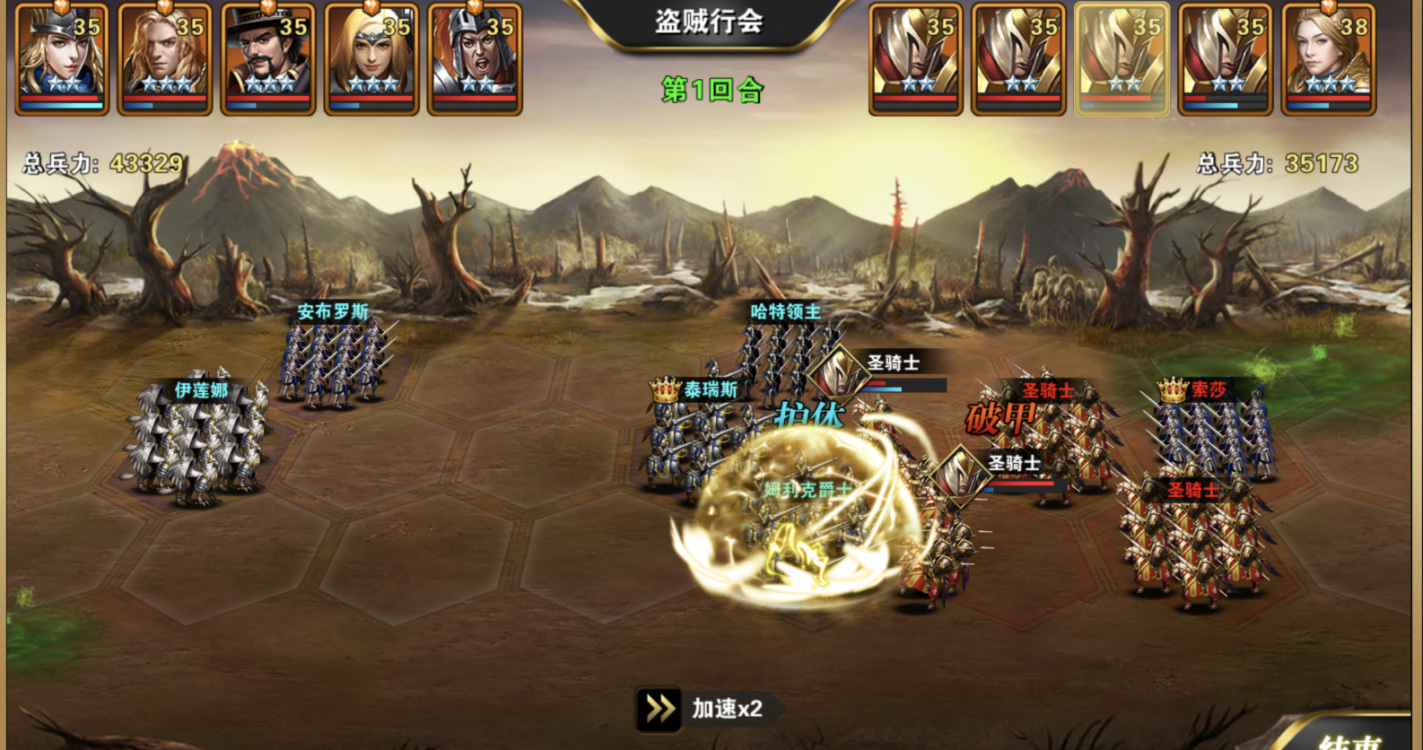Select the shouting helmeted knight portrait
The height and width of the screenshot is (750, 1423).
[474, 58]
